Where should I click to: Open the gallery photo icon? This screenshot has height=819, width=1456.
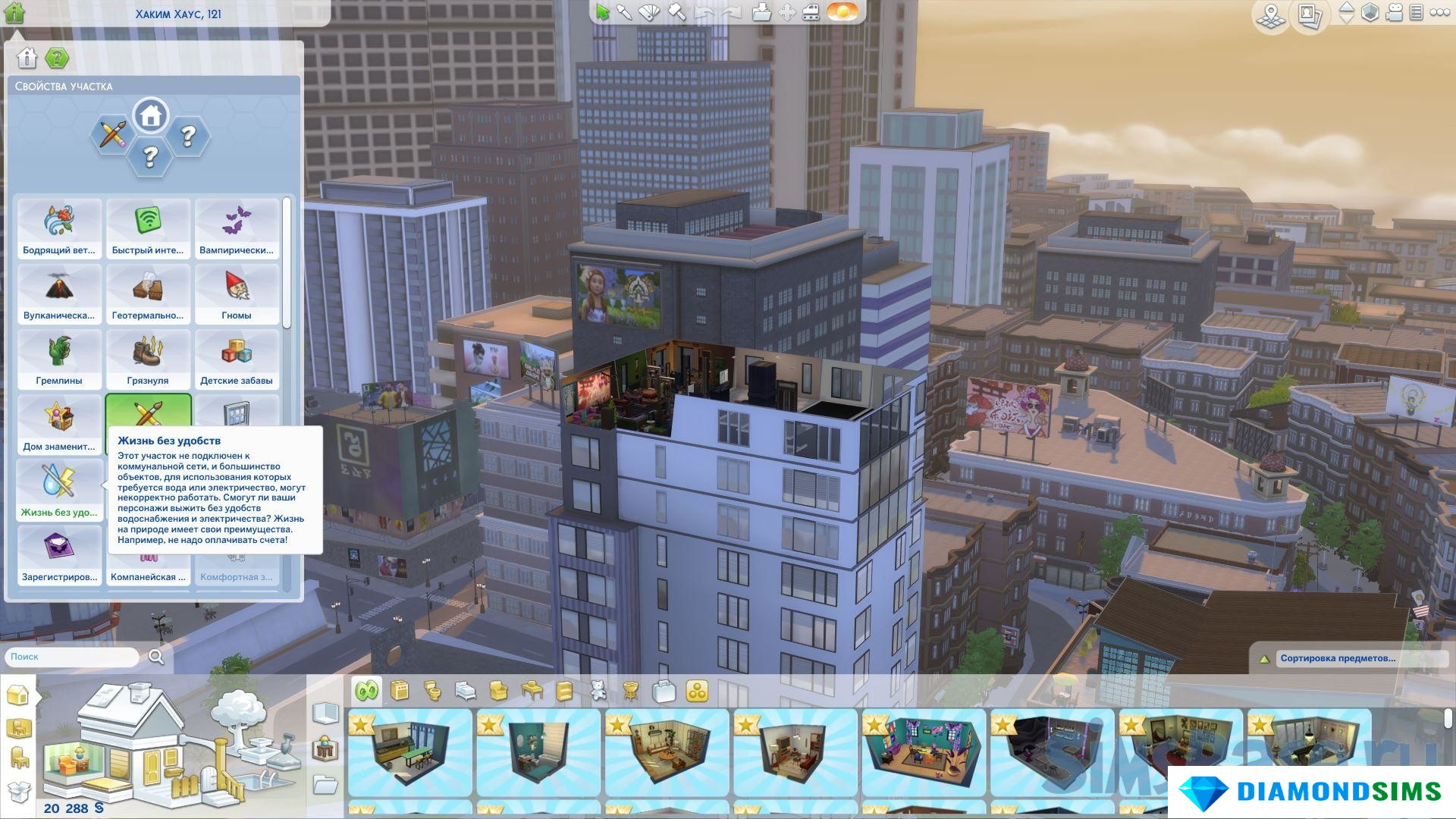[1310, 15]
